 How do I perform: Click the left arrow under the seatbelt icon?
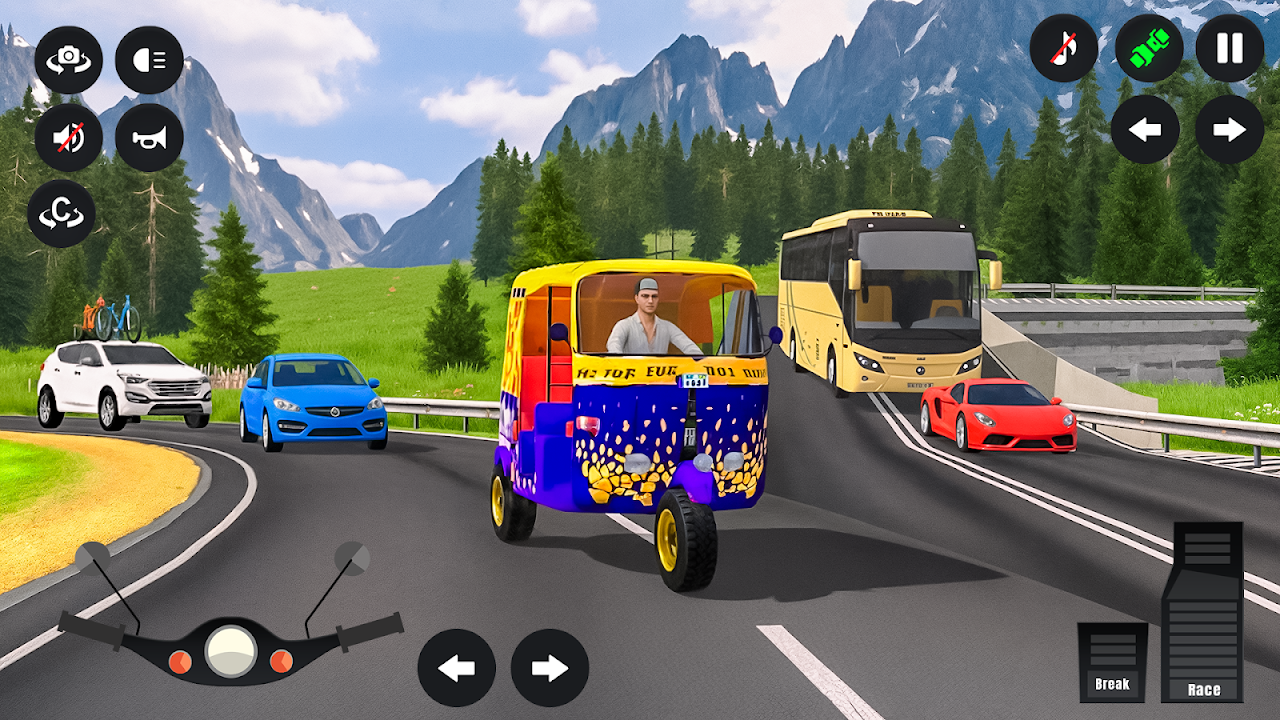click(x=1145, y=129)
